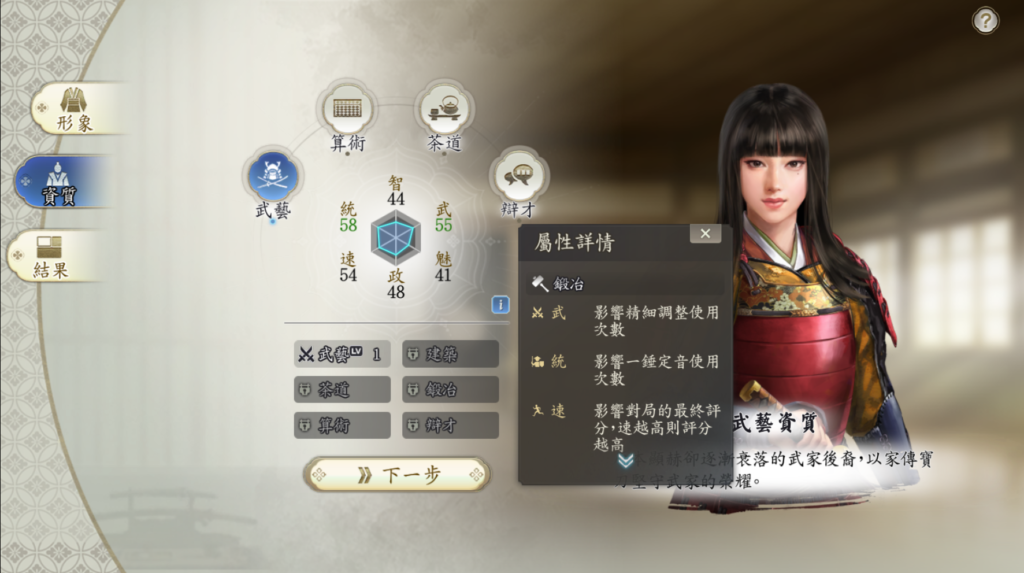Choose the 辯才 speech bubble aptitude
Screen dimensions: 1024x573
pos(517,175)
